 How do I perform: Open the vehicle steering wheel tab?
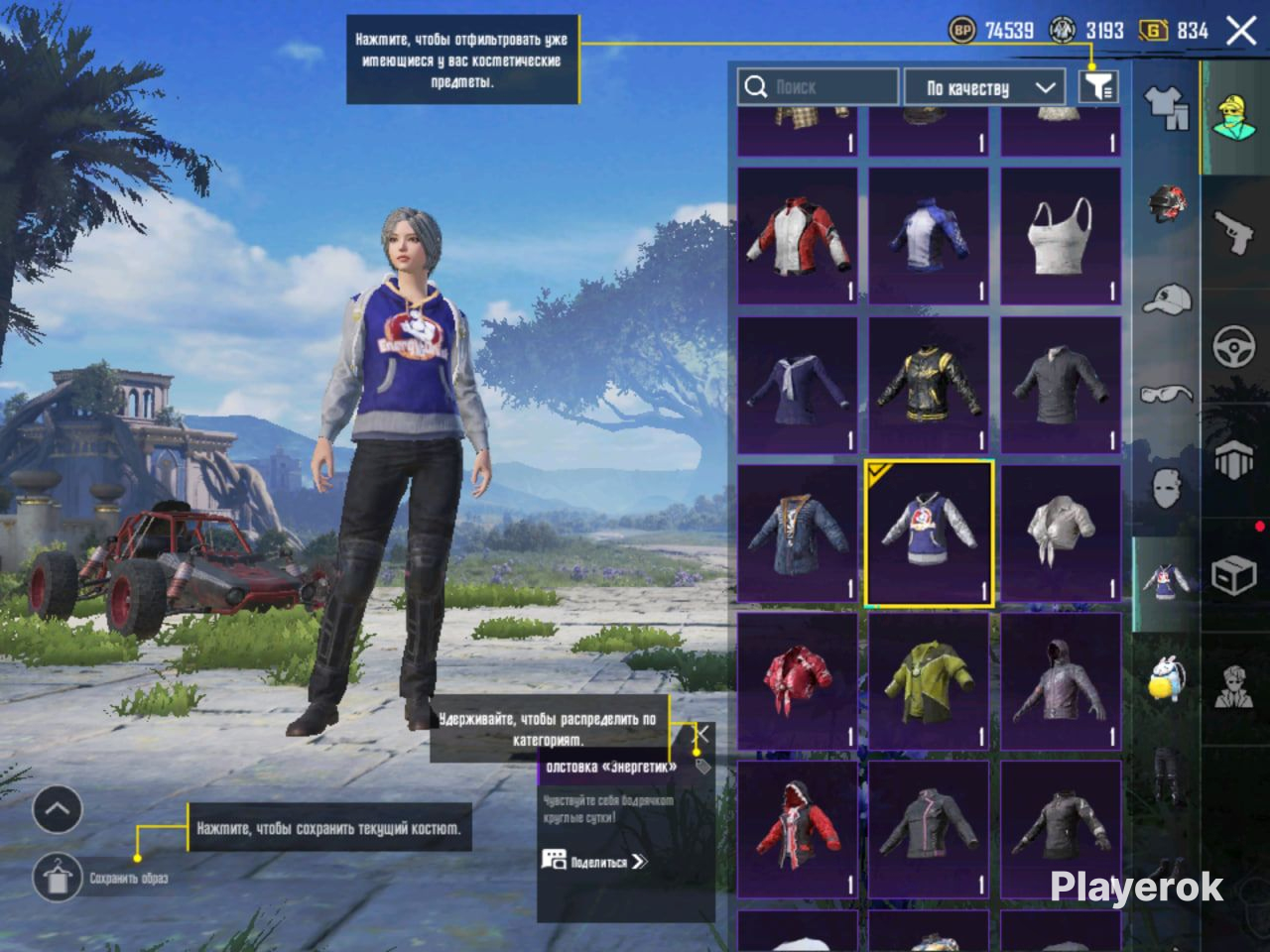pyautogui.click(x=1234, y=349)
